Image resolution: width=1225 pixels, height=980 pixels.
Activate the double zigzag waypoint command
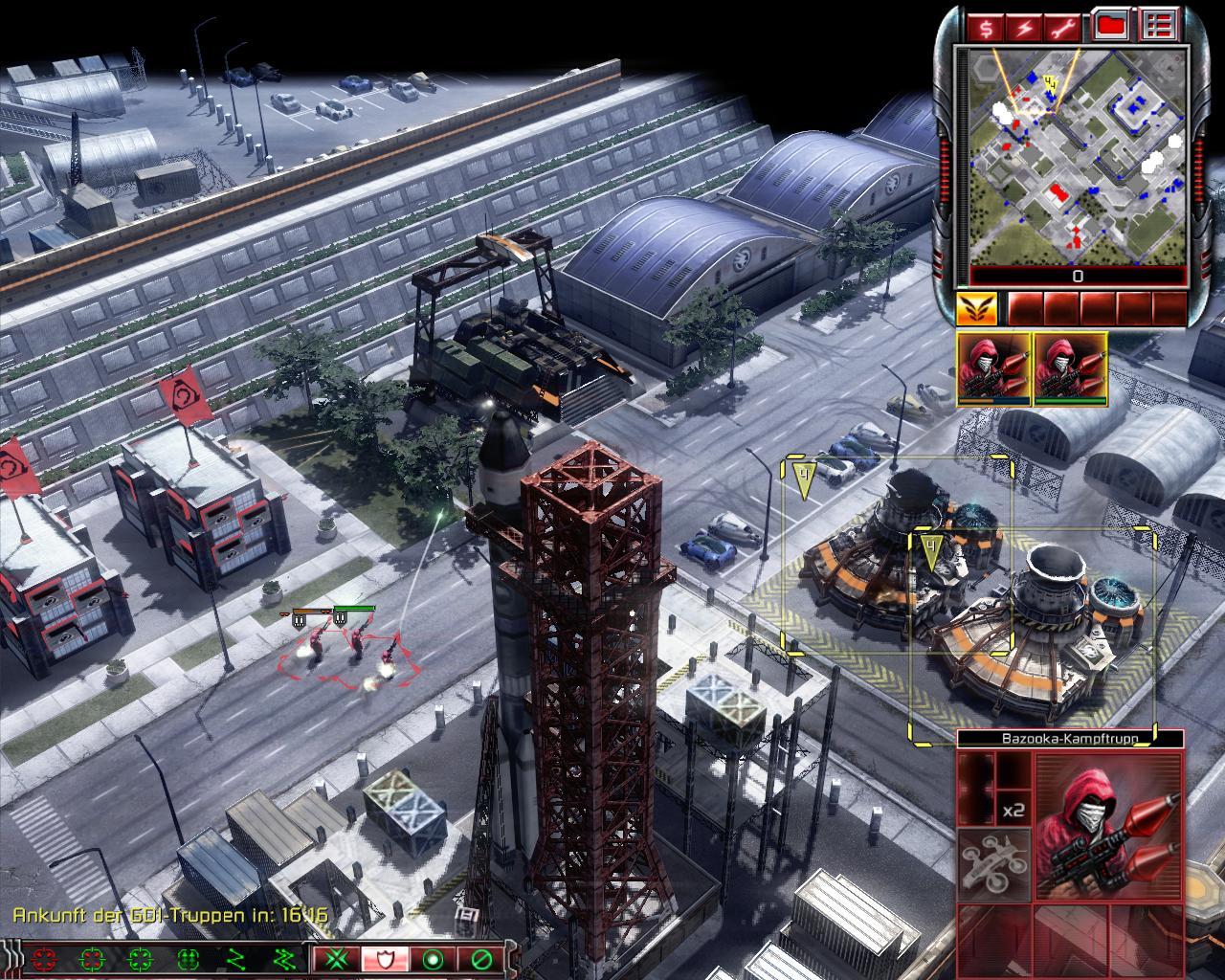pos(284,958)
